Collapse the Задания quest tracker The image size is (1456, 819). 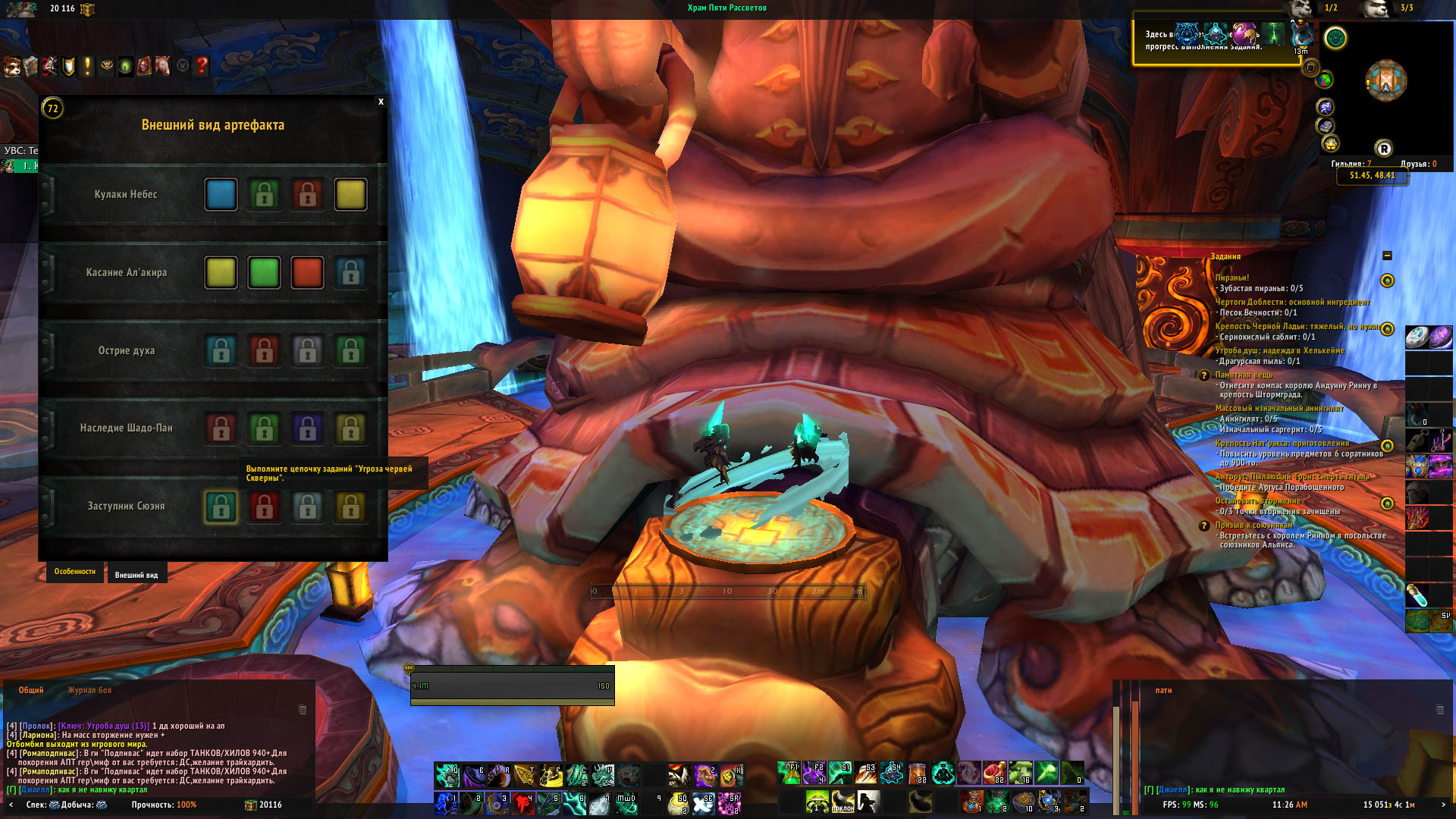pos(1387,256)
